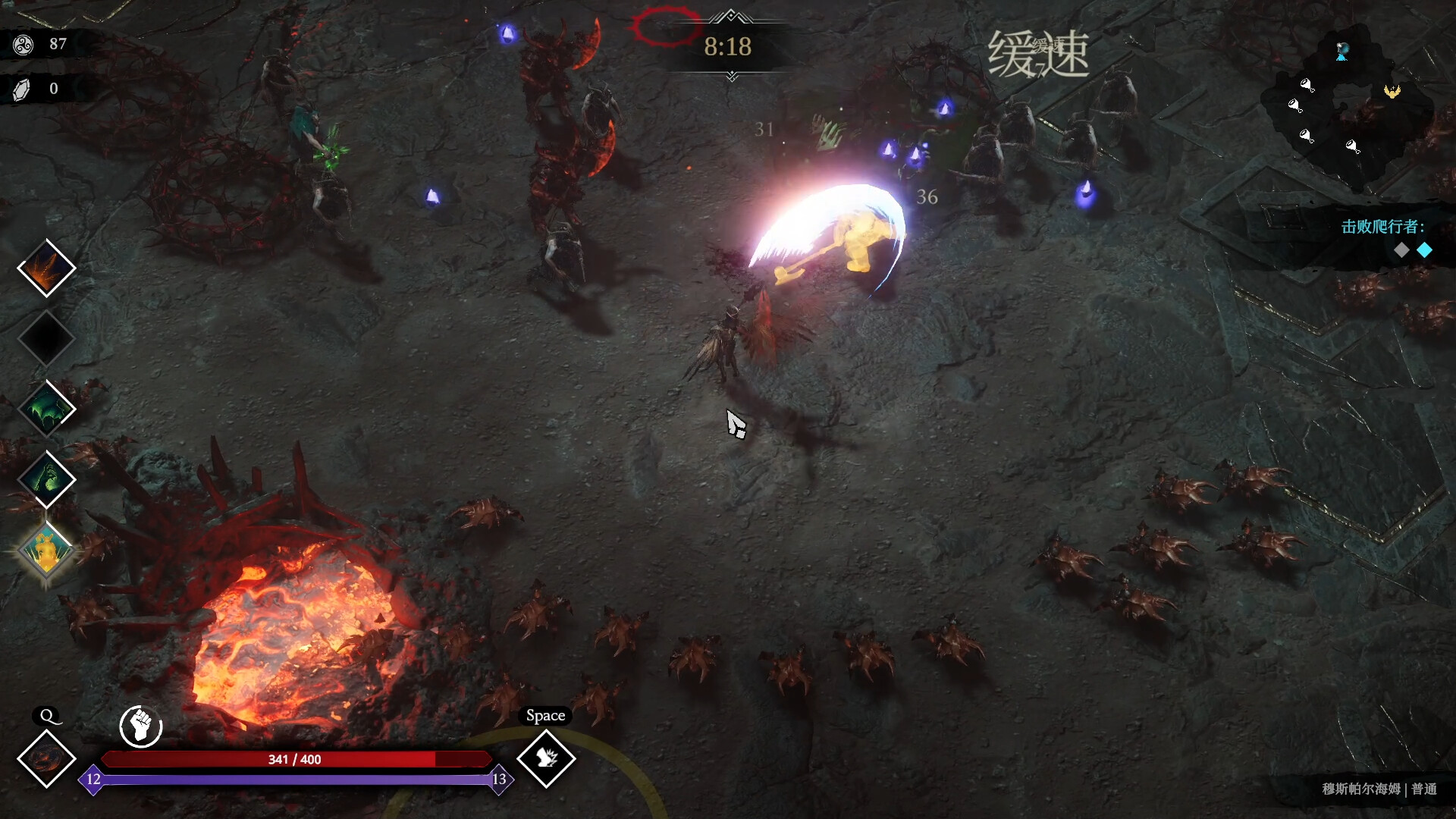Click the fist melee icon above the health bar

pyautogui.click(x=140, y=726)
